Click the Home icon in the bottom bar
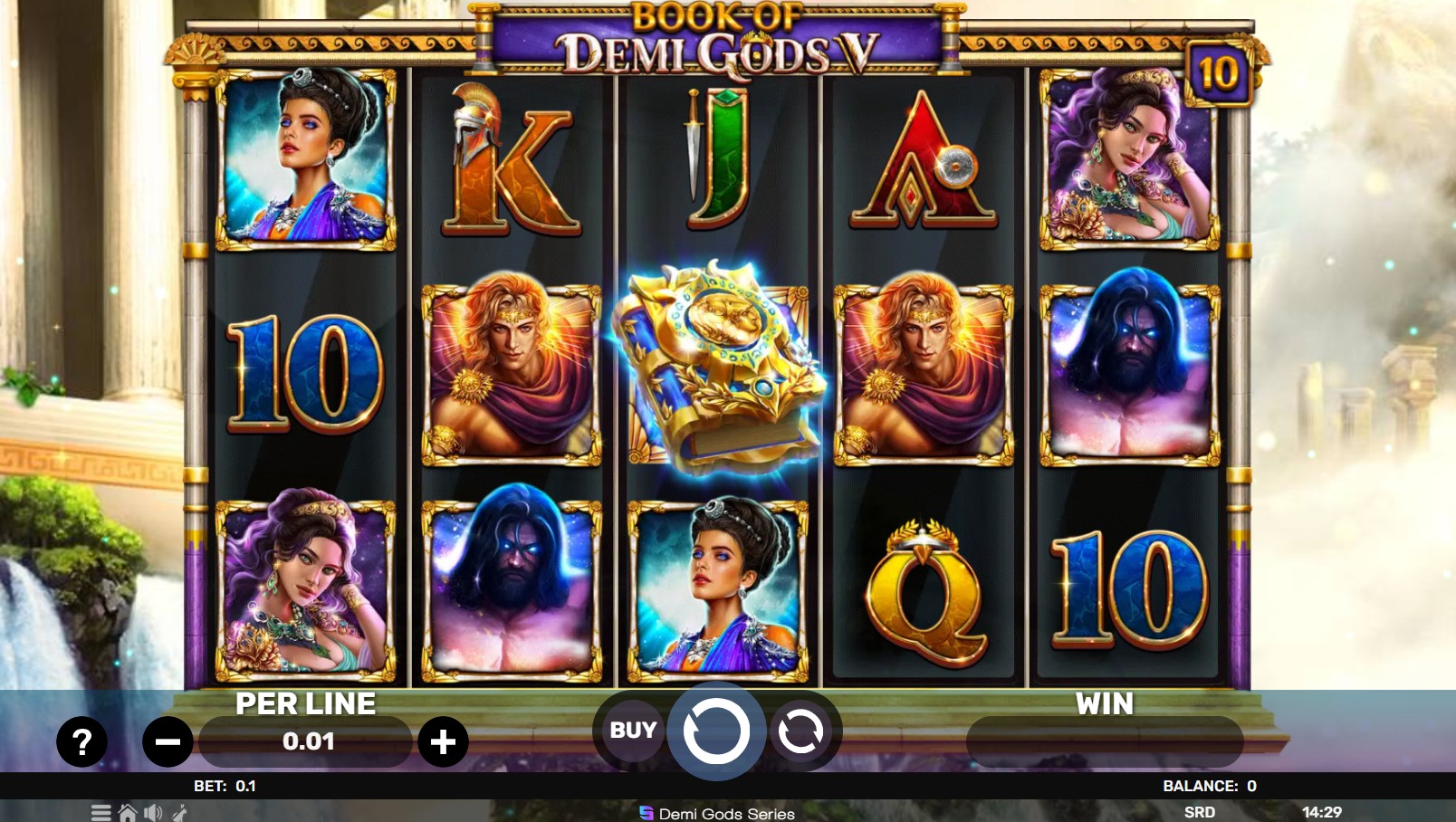This screenshot has height=822, width=1456. click(x=127, y=812)
